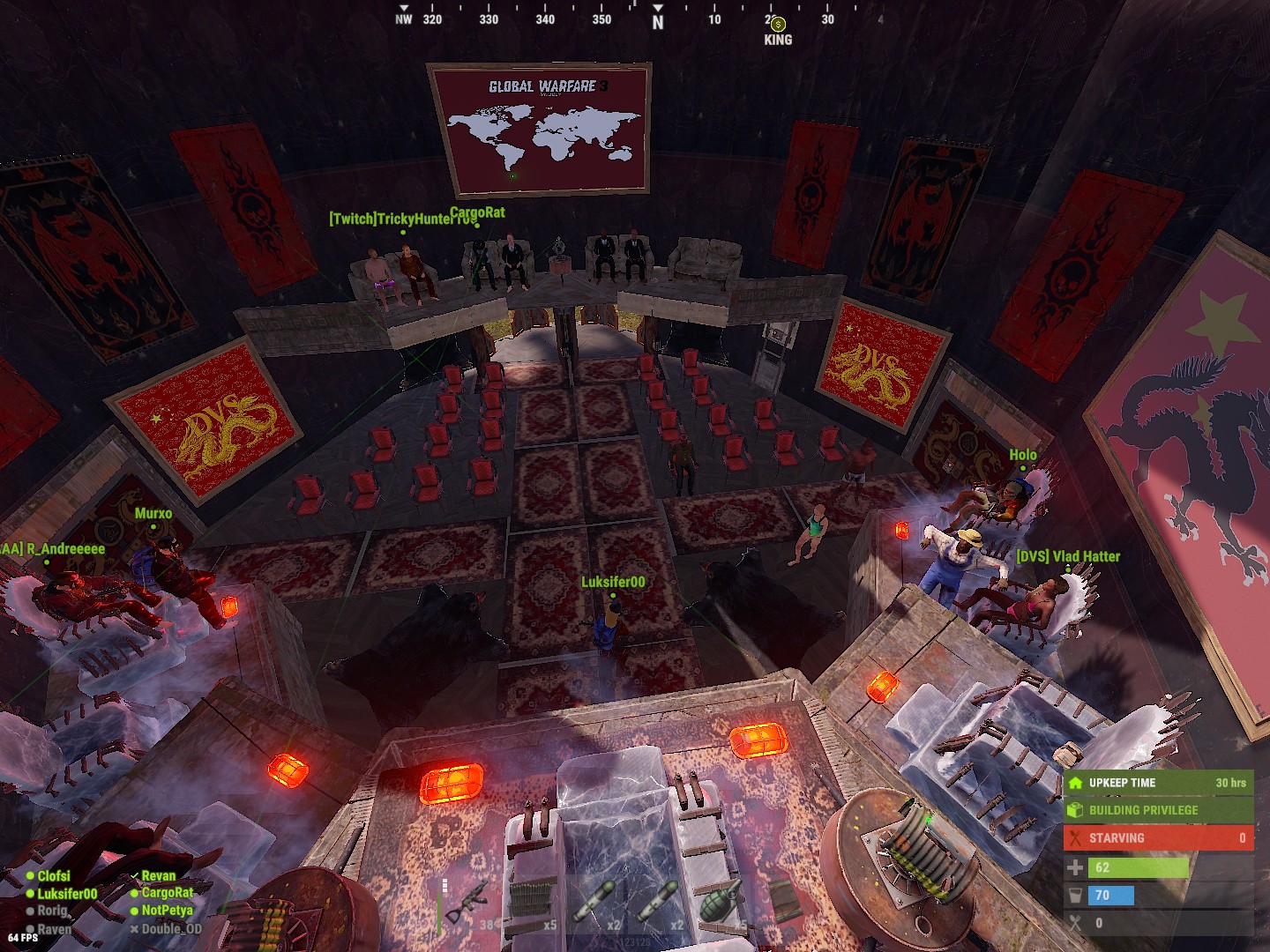Screen dimensions: 1270x952
Task: Click the green status dot beside Clofsi
Action: (31, 875)
